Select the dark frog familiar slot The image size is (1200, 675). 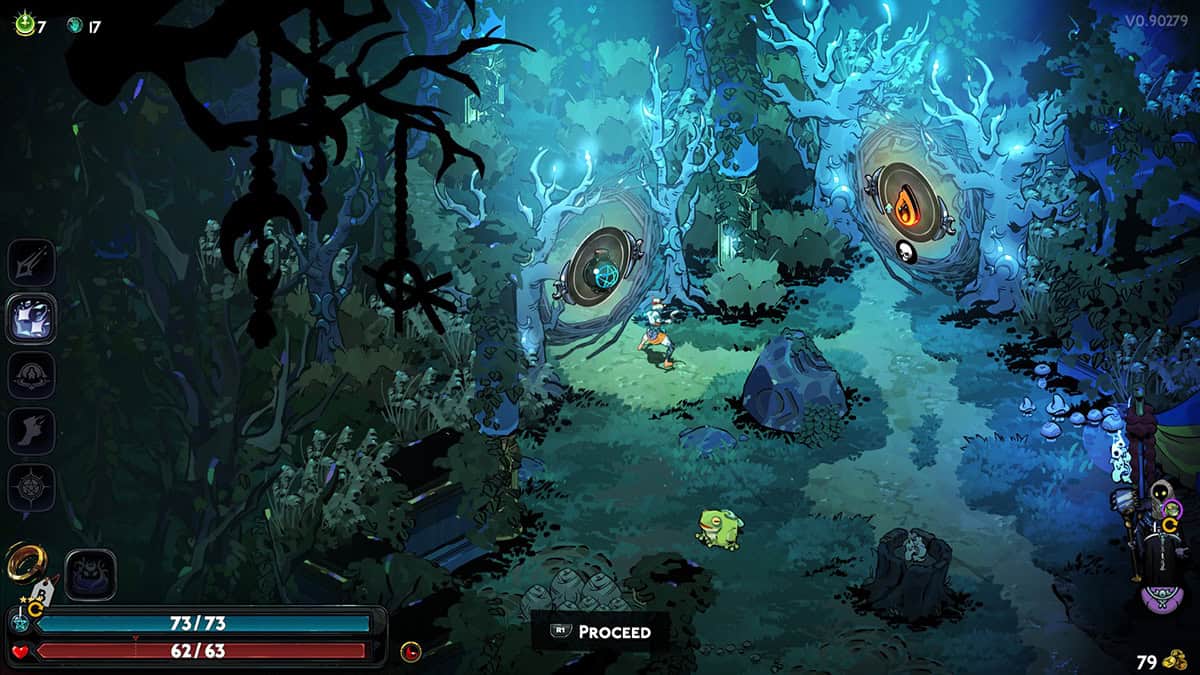91,576
